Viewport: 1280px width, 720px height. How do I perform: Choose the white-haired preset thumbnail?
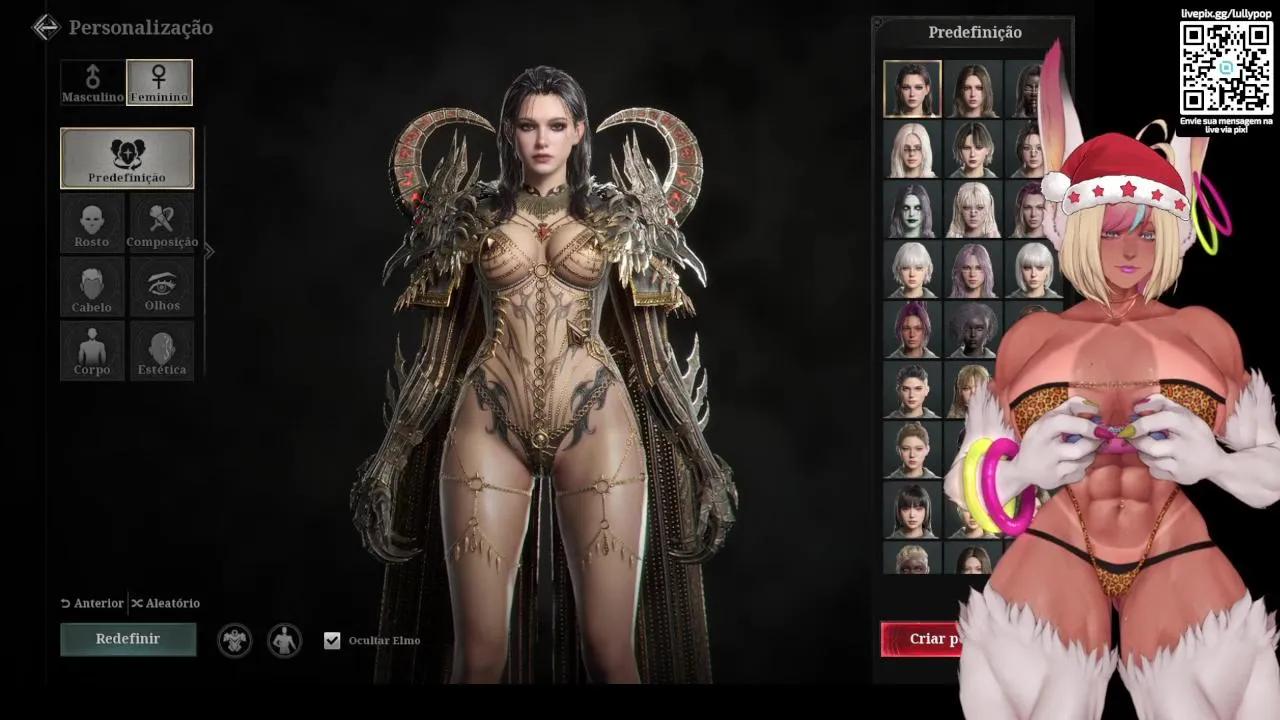(913, 270)
